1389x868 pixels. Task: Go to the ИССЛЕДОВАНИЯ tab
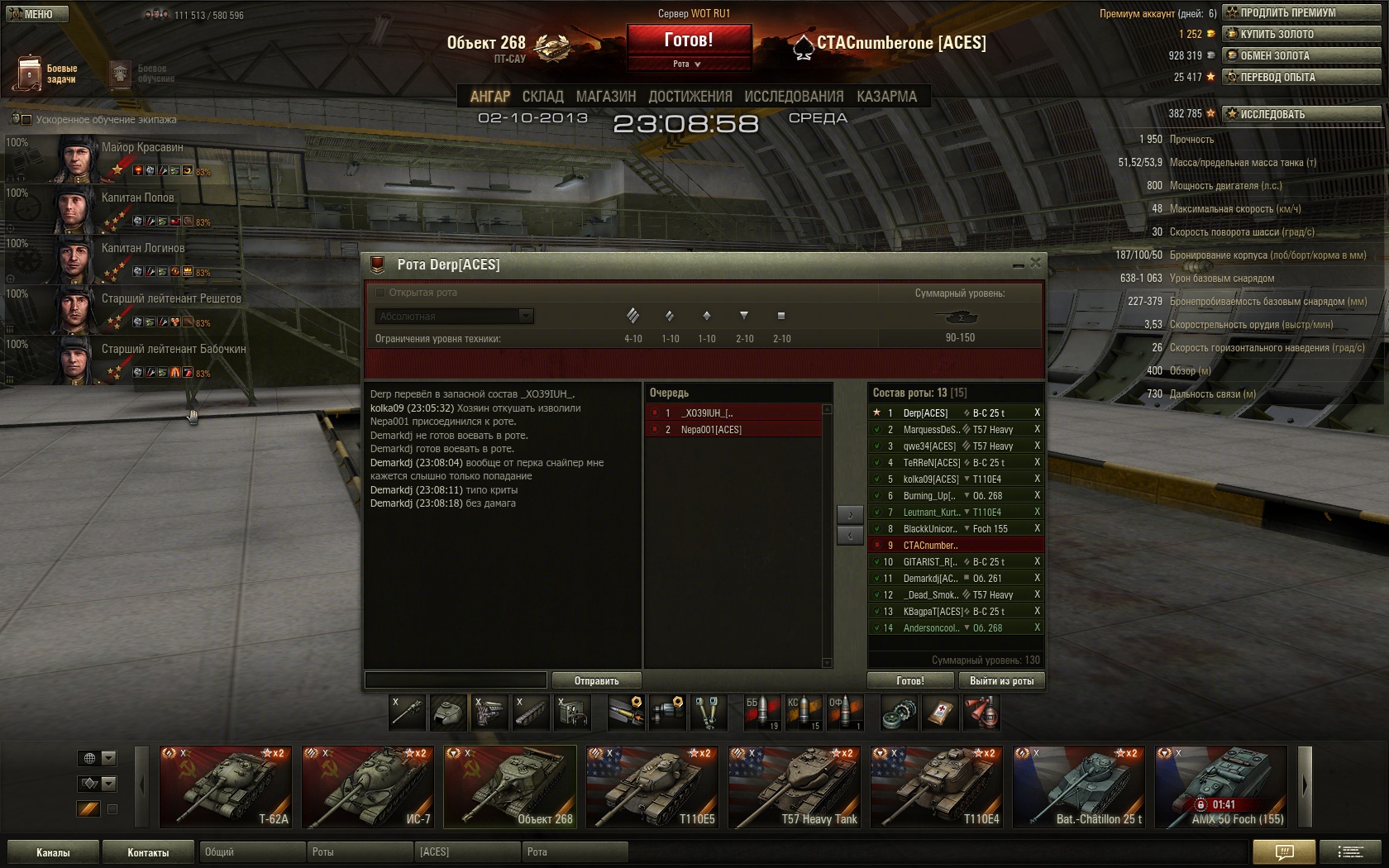pyautogui.click(x=793, y=97)
